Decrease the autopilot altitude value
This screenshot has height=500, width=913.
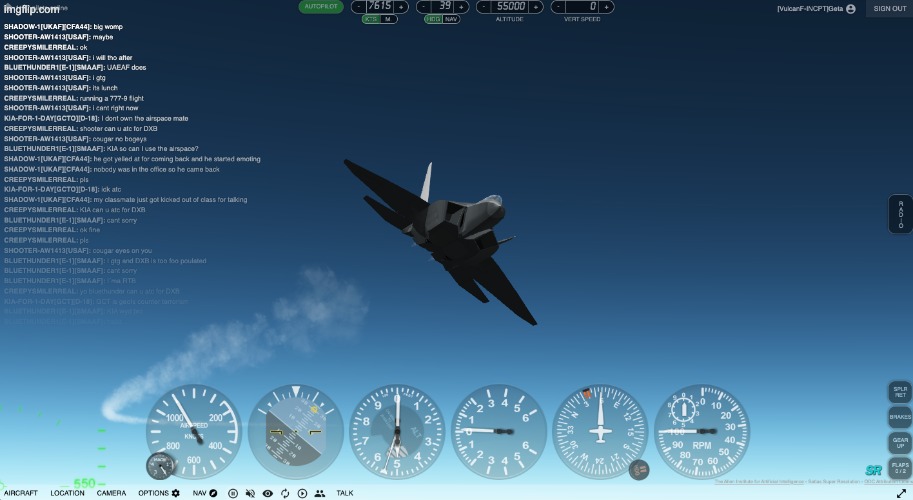pos(485,7)
